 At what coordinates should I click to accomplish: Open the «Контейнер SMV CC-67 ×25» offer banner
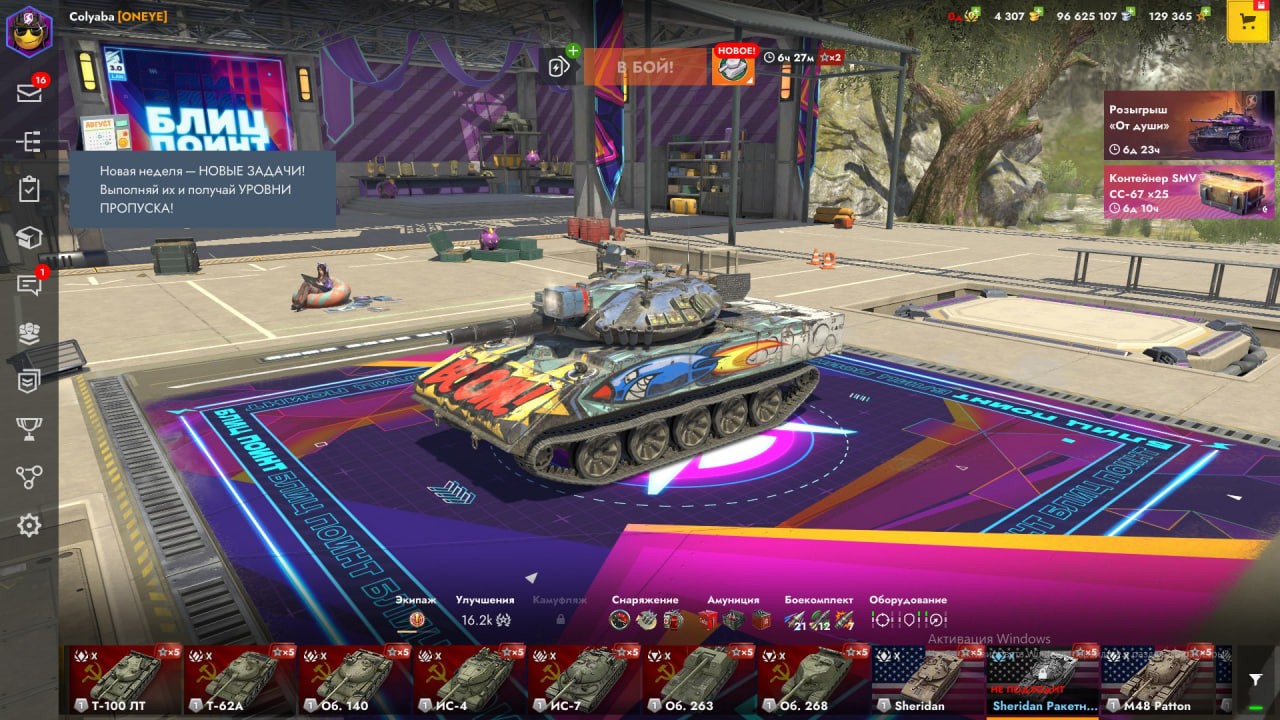pyautogui.click(x=1189, y=191)
